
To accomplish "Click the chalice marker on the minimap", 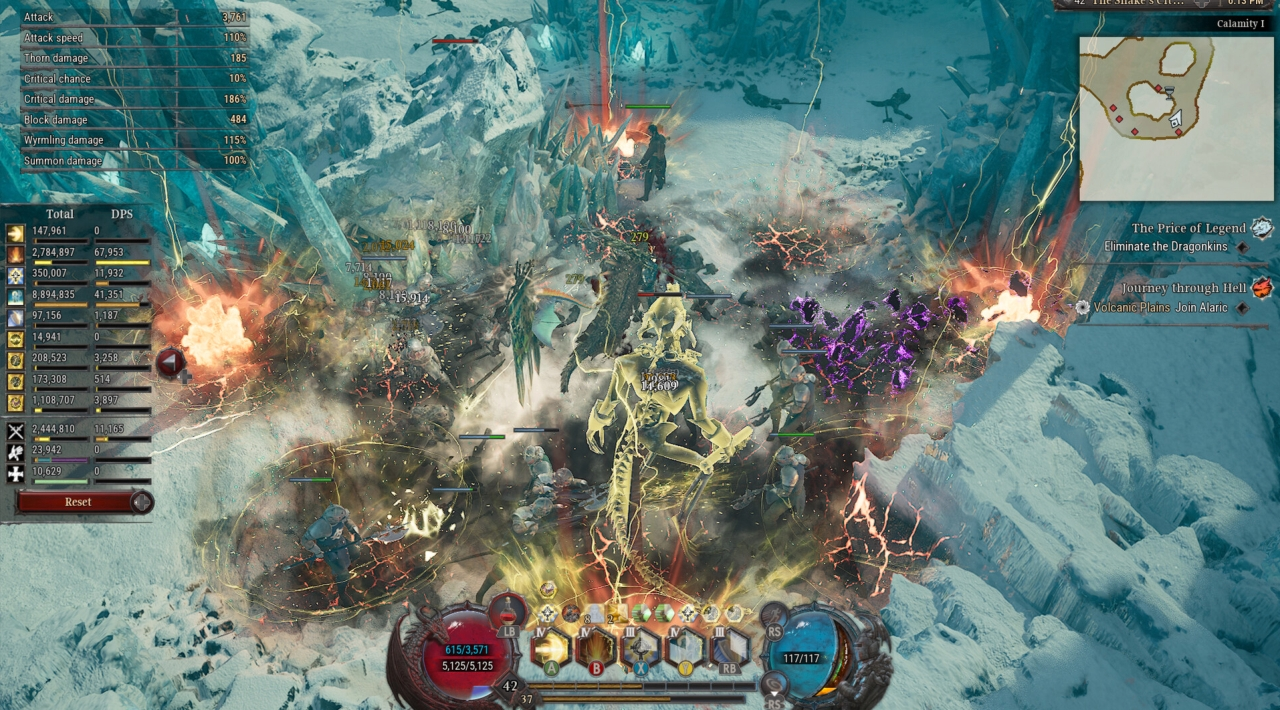I will click(1167, 91).
